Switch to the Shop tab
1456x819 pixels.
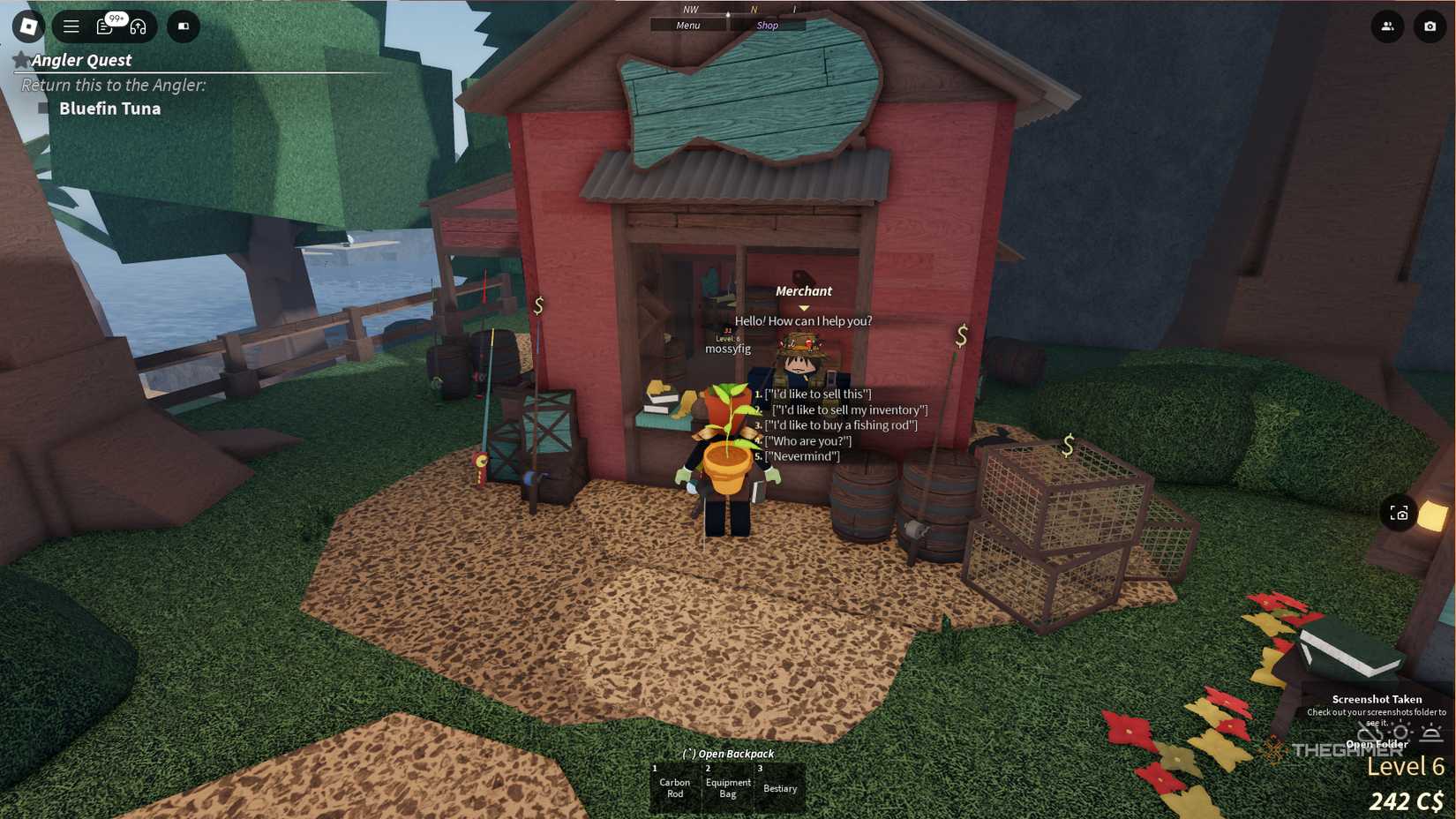[x=767, y=25]
